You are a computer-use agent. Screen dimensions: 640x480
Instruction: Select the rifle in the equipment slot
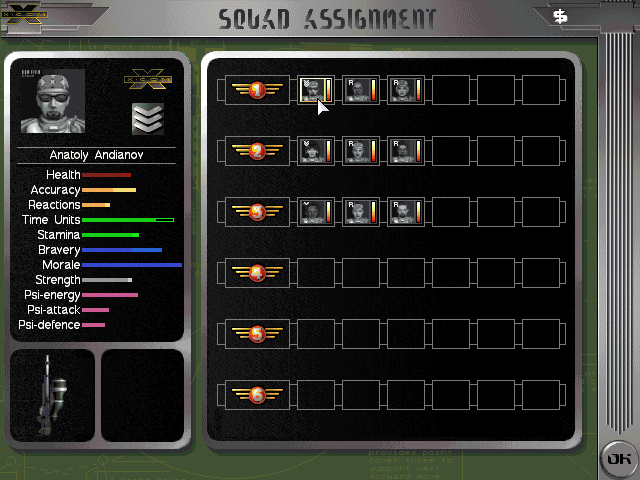[x=51, y=396]
